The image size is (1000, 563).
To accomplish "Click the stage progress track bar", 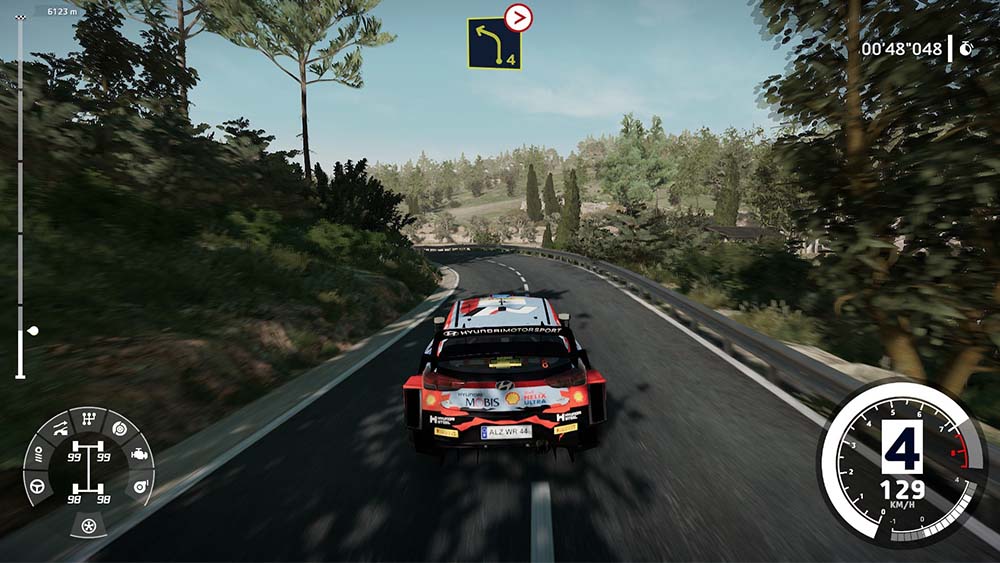I will tap(19, 200).
